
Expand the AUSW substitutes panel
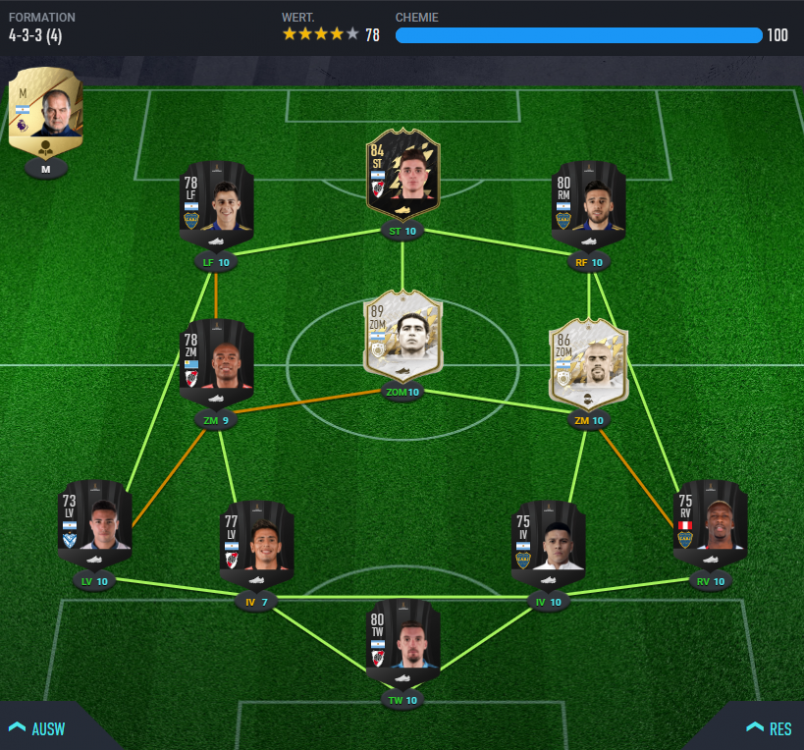click(x=38, y=728)
